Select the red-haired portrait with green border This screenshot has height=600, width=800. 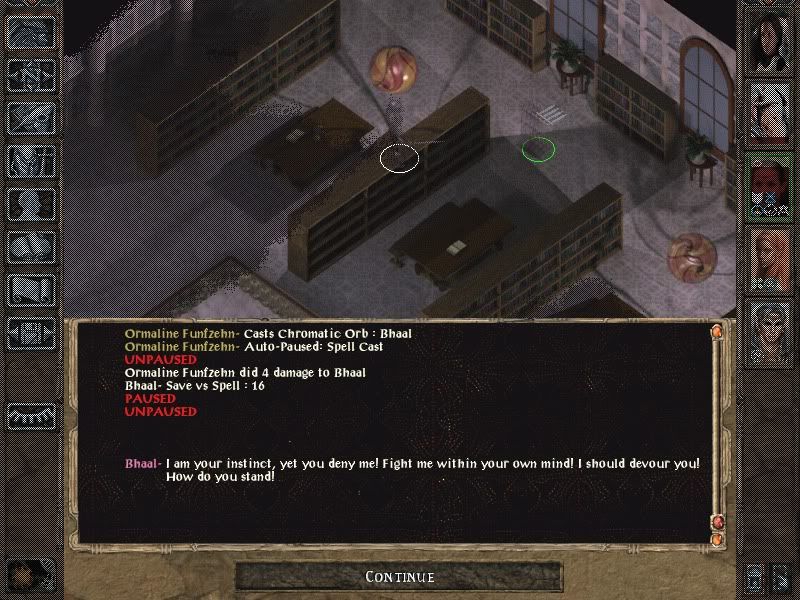[768, 186]
